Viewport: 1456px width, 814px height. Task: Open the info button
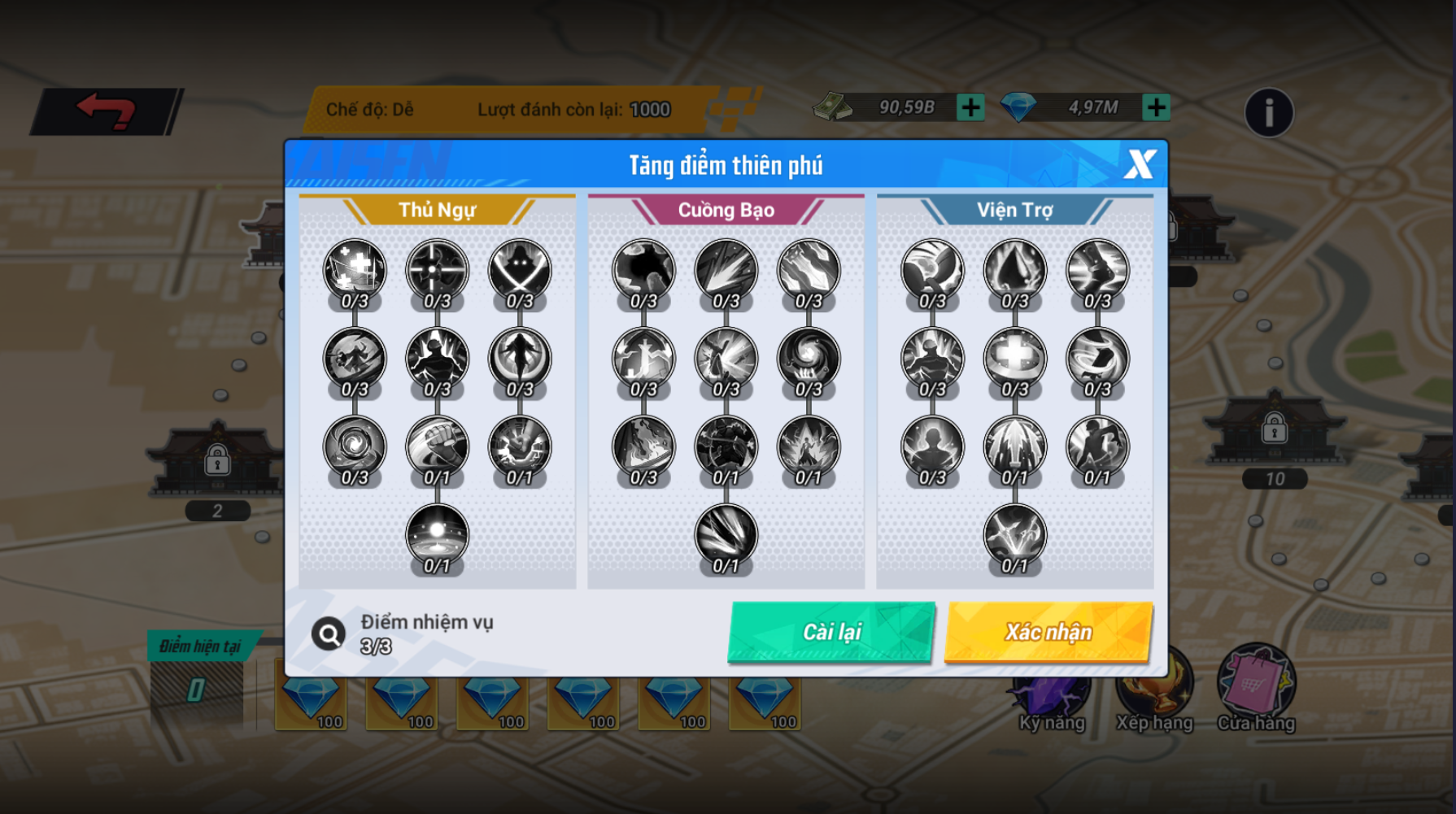(x=1268, y=112)
